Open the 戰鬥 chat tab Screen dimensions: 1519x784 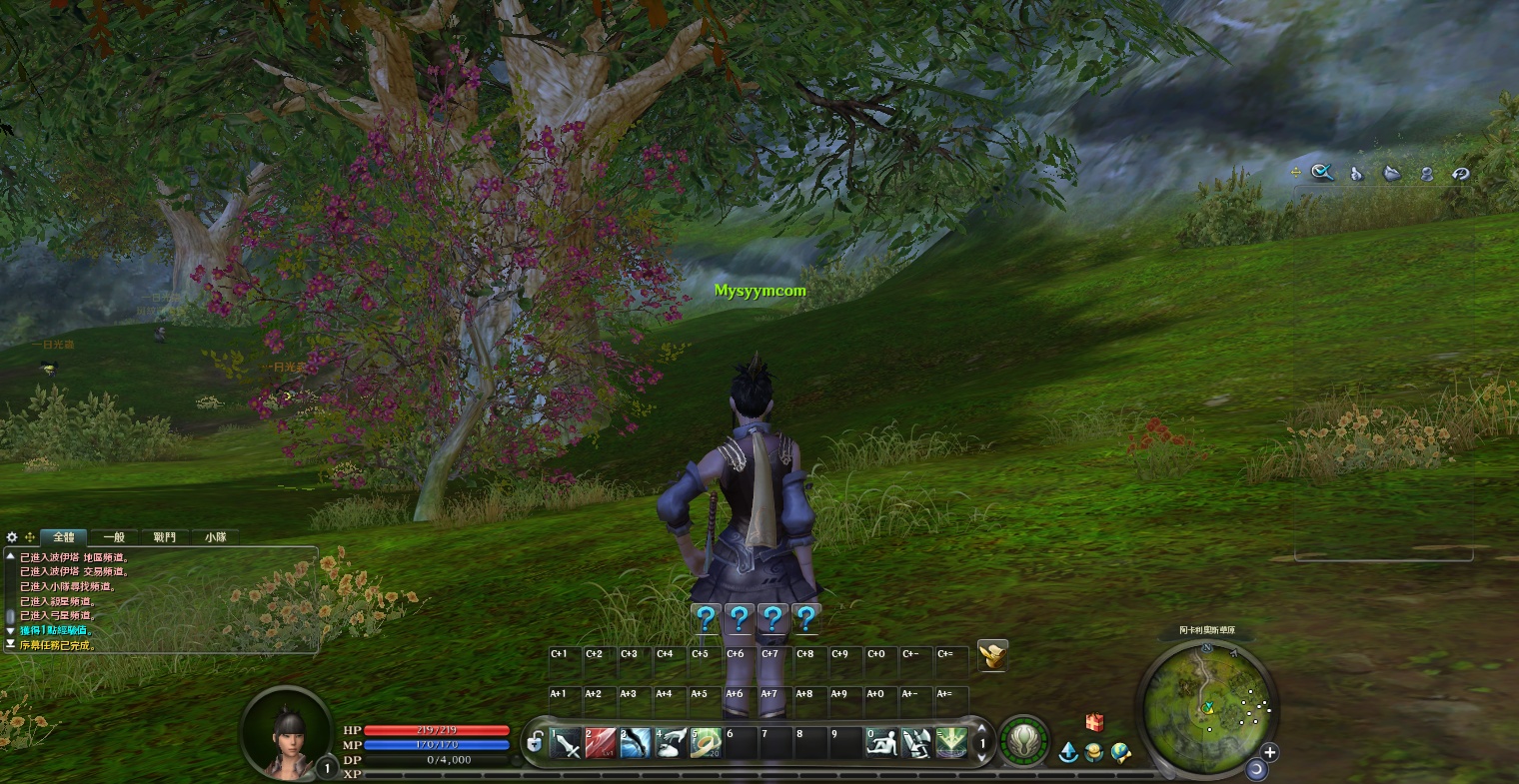(x=165, y=537)
